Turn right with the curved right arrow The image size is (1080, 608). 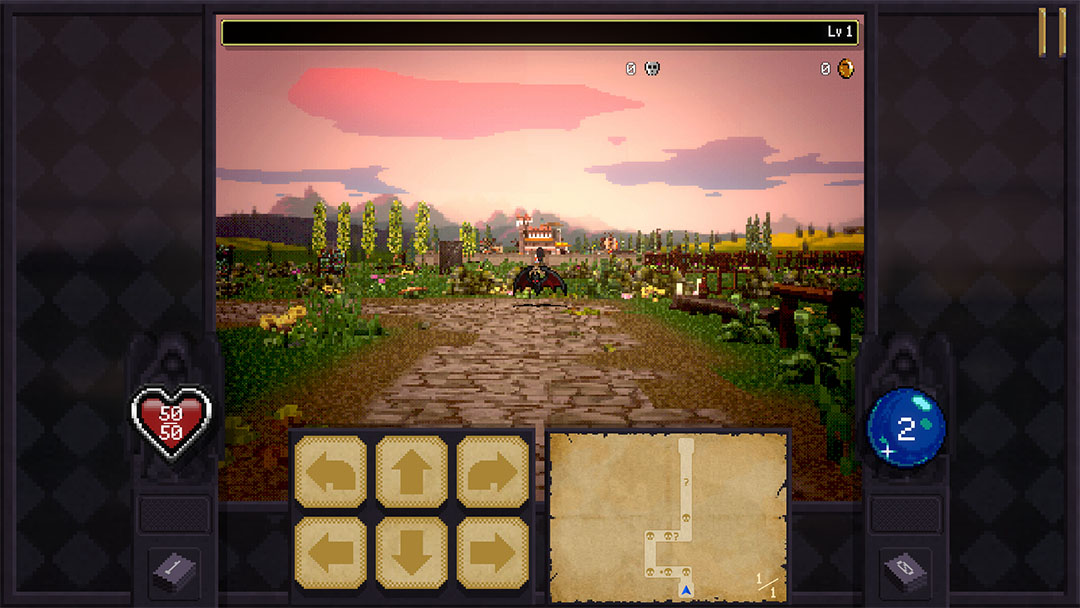[493, 472]
